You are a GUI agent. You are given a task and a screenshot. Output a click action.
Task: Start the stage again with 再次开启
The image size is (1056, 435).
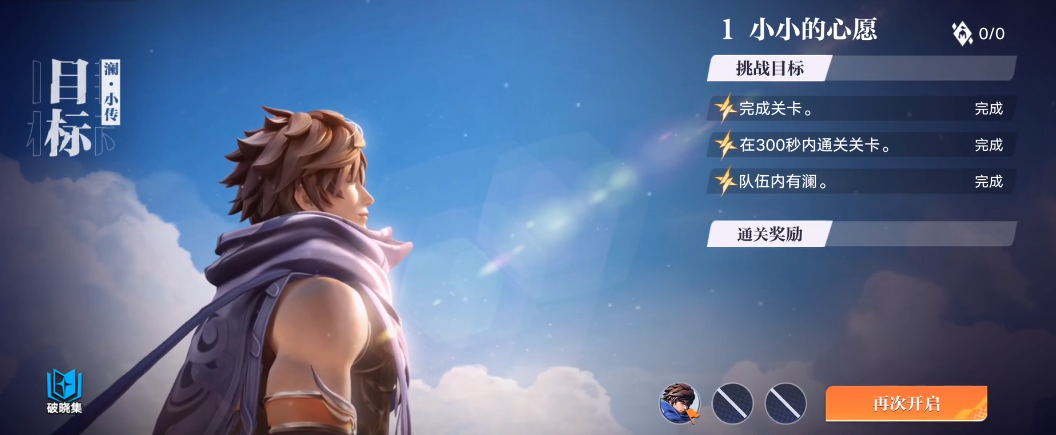pyautogui.click(x=906, y=404)
